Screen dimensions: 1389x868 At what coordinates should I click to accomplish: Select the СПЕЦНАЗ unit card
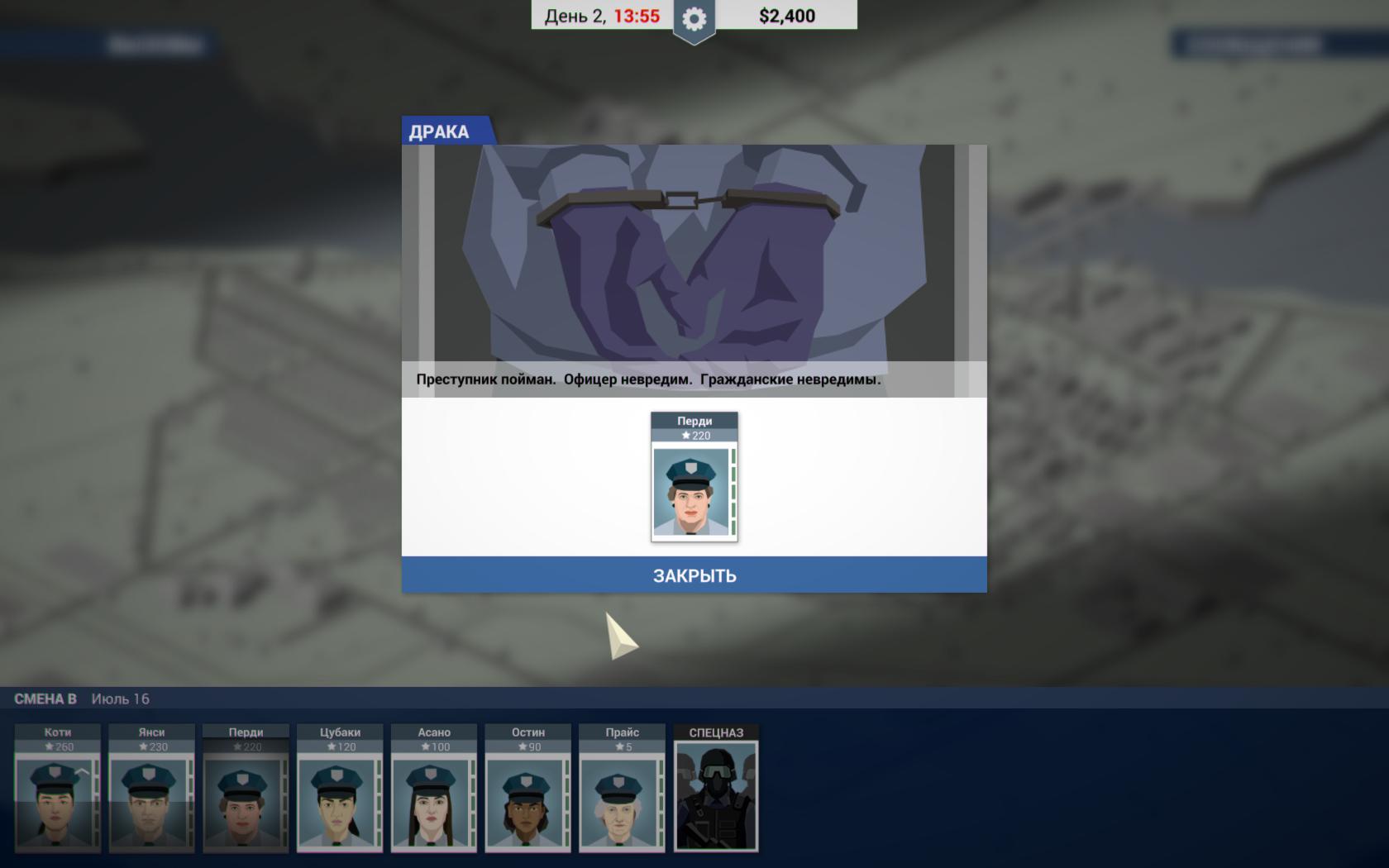click(x=716, y=789)
